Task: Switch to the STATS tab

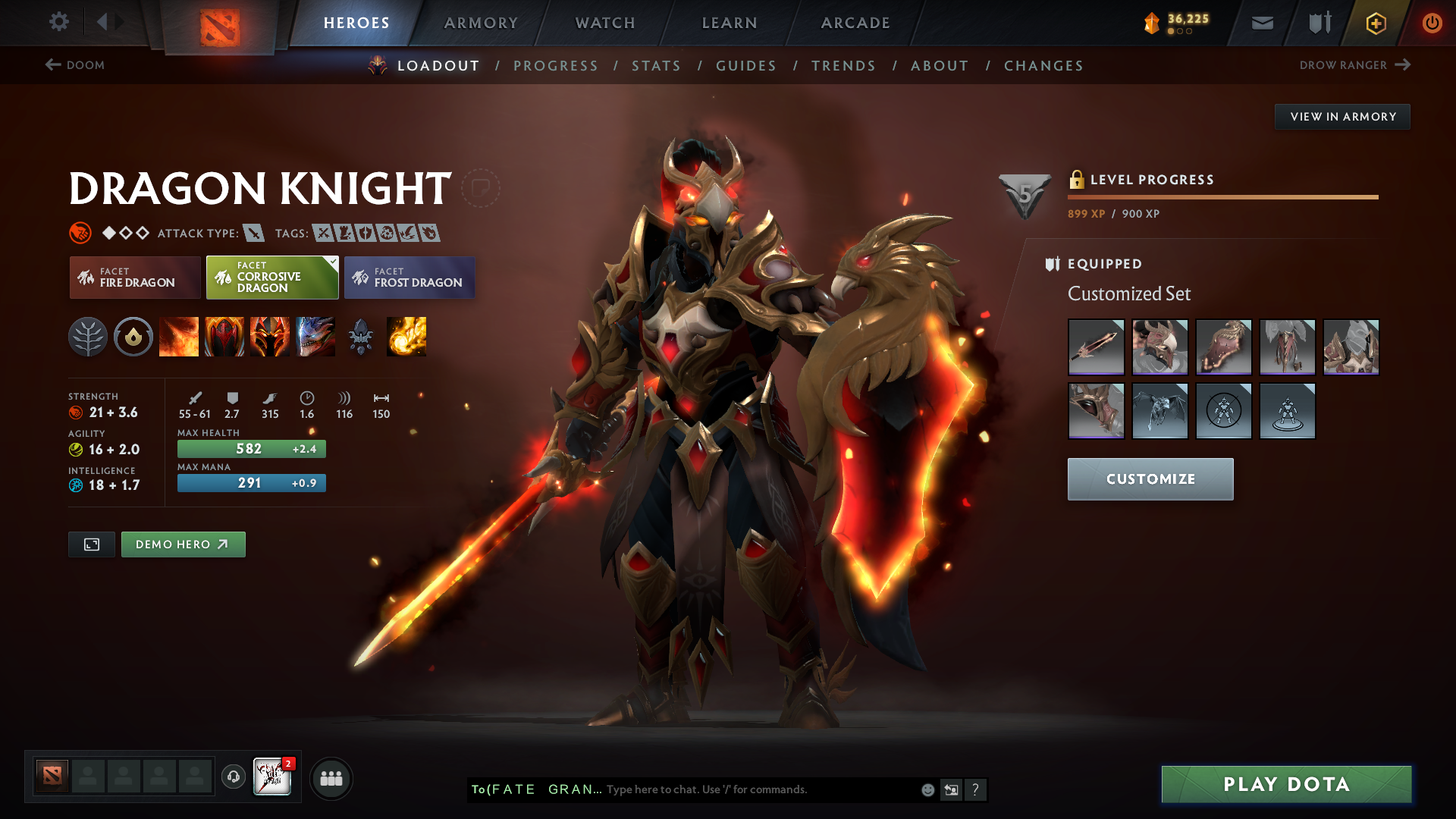Action: pyautogui.click(x=656, y=65)
